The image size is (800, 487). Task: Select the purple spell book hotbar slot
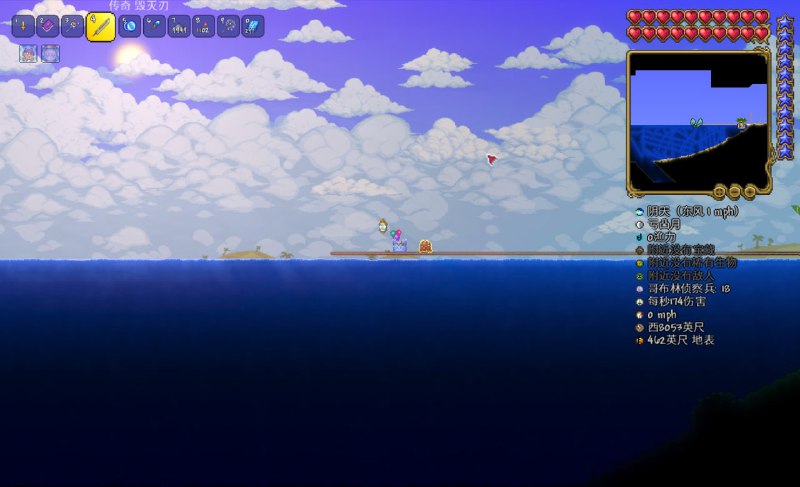click(47, 27)
